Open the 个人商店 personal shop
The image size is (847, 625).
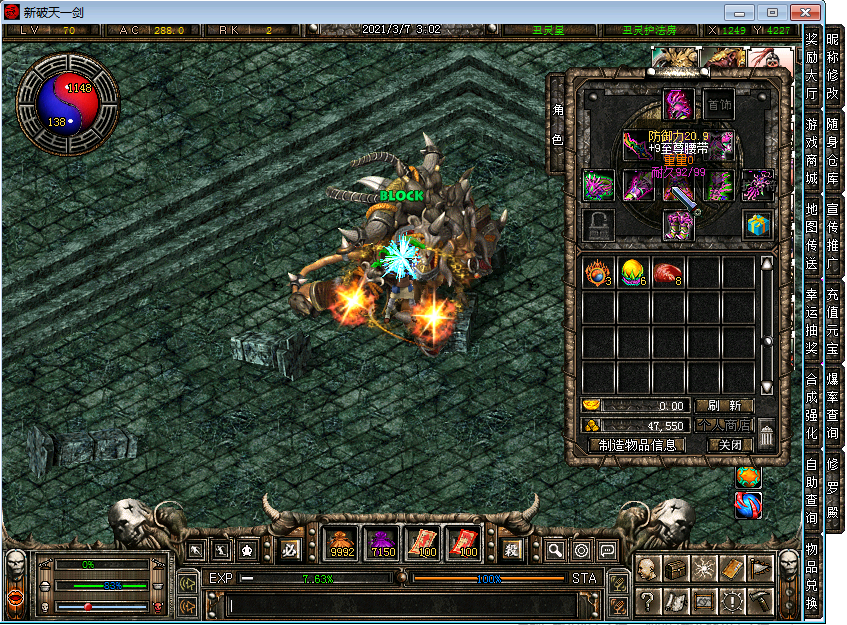click(x=724, y=426)
